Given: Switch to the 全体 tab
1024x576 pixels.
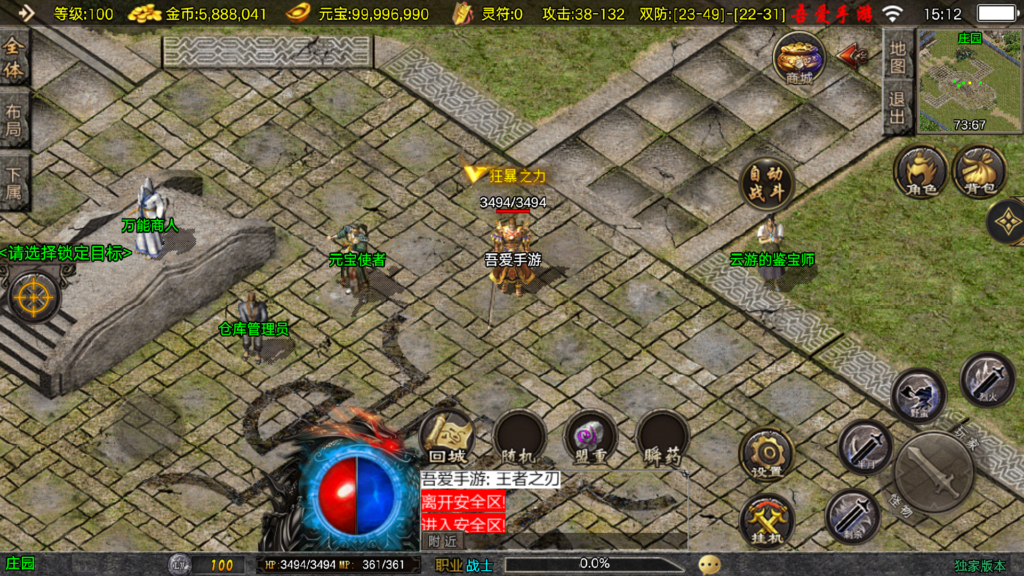Looking at the screenshot, I should click(14, 61).
